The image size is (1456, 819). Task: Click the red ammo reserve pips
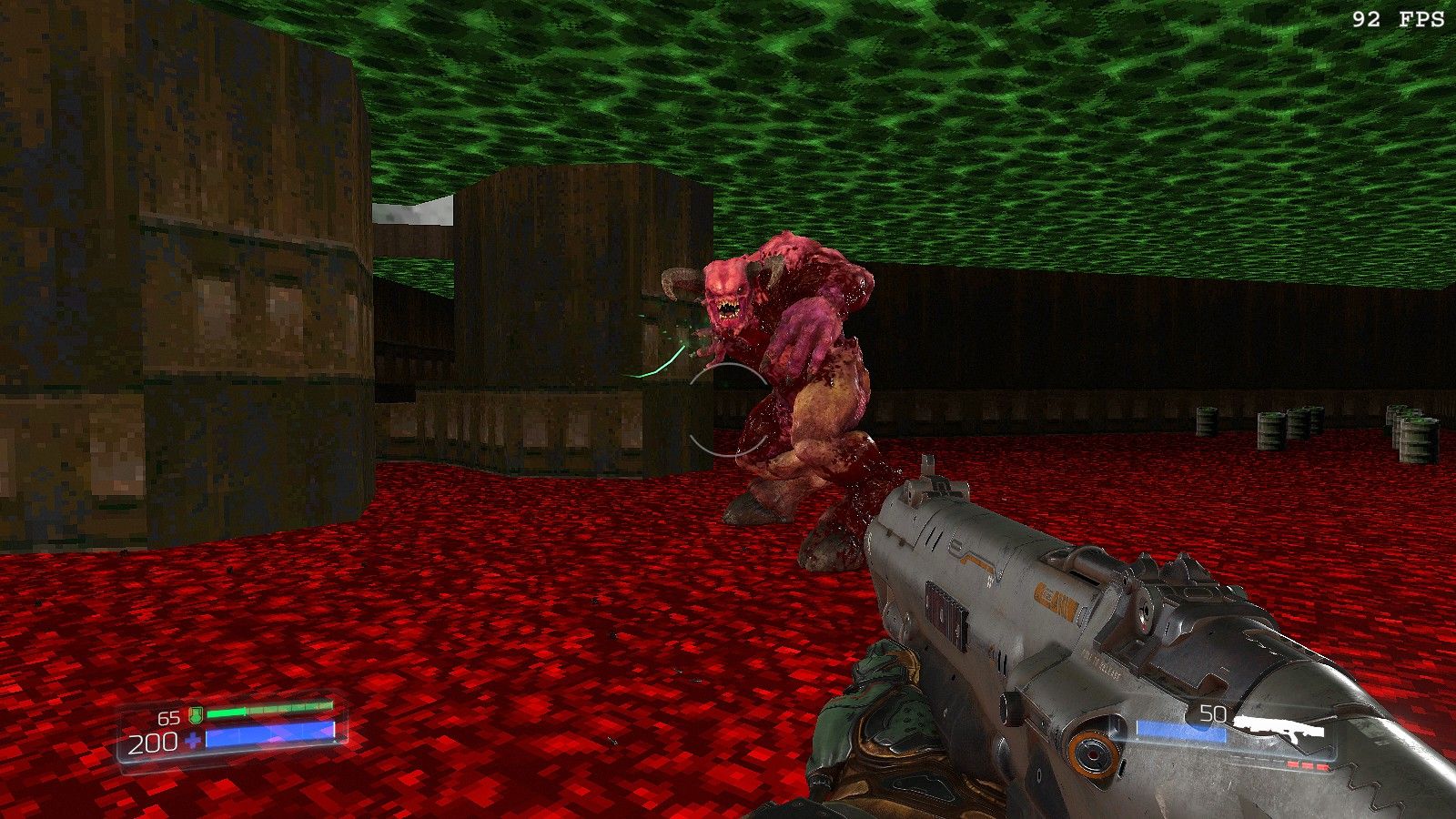pos(1306,764)
